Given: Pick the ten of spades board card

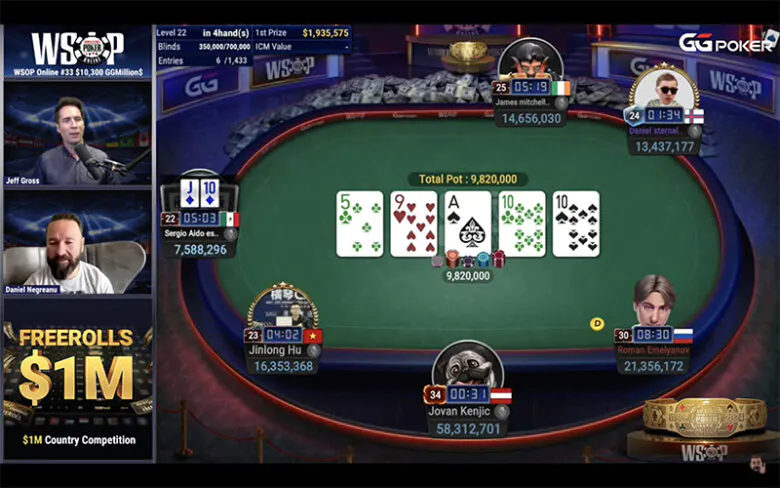Looking at the screenshot, I should [576, 223].
